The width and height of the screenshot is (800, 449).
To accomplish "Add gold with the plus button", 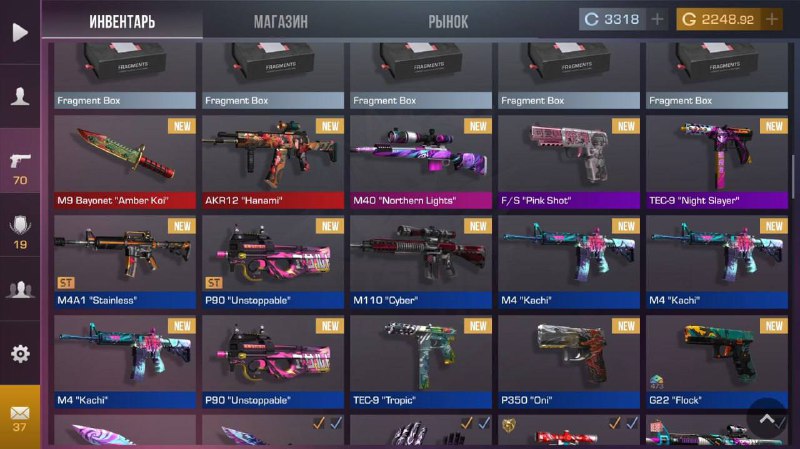I will click(x=772, y=19).
